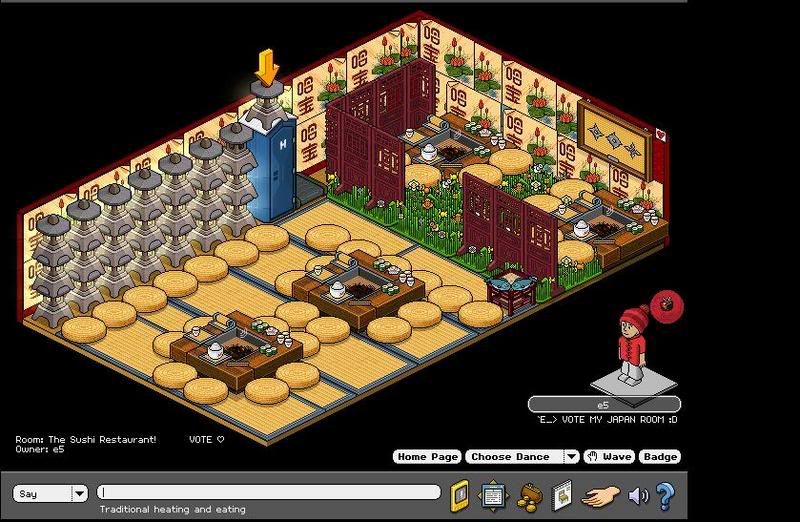Vote for the room with VOTE heart
Screen dimensions: 800x522
(207, 439)
